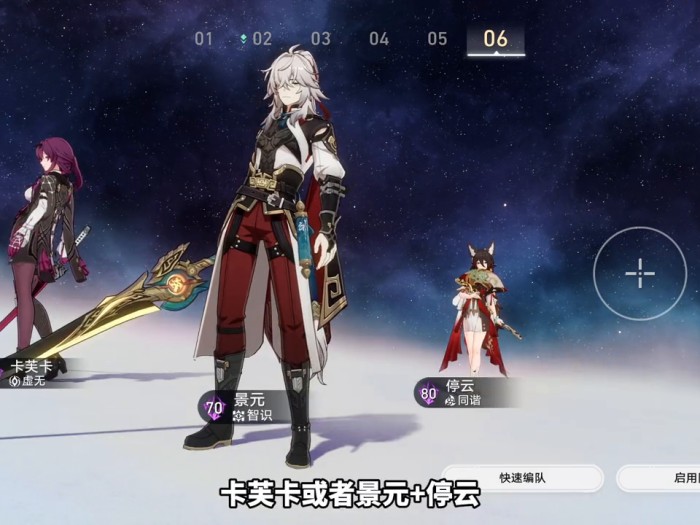Click the 启用 enable button
The height and width of the screenshot is (525, 700).
tap(660, 478)
